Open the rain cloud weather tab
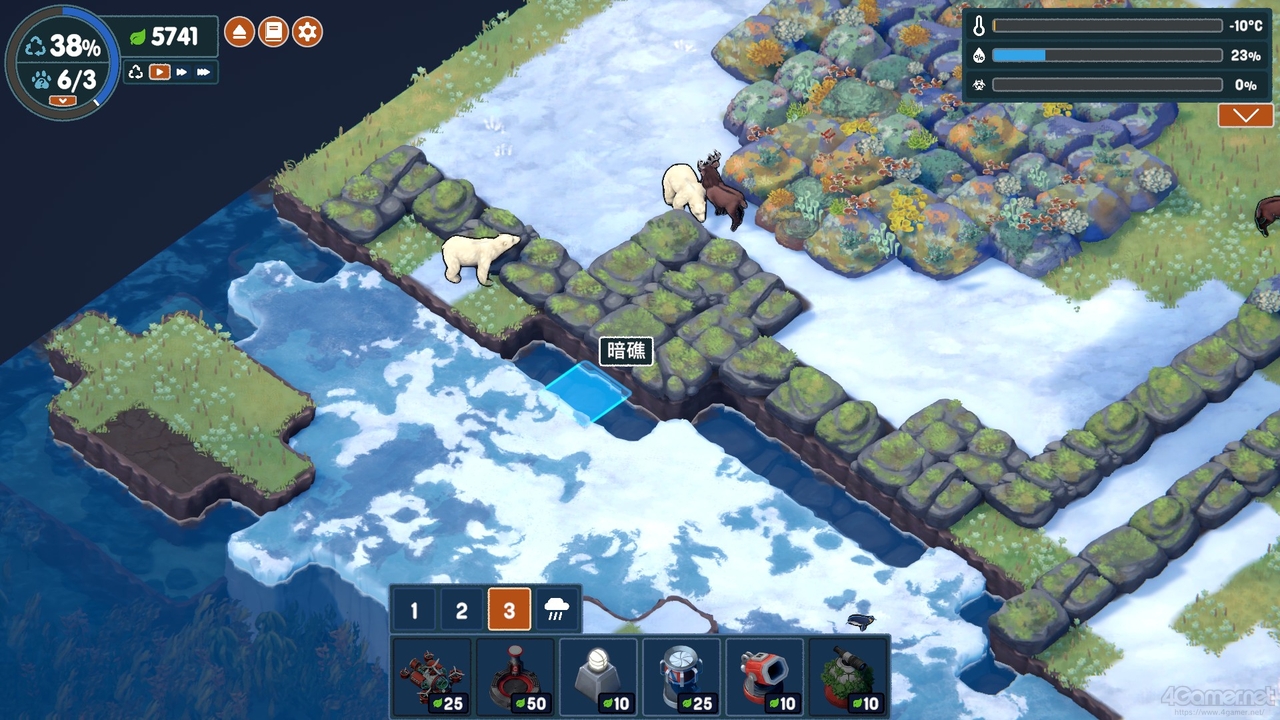The height and width of the screenshot is (720, 1280). pos(557,610)
